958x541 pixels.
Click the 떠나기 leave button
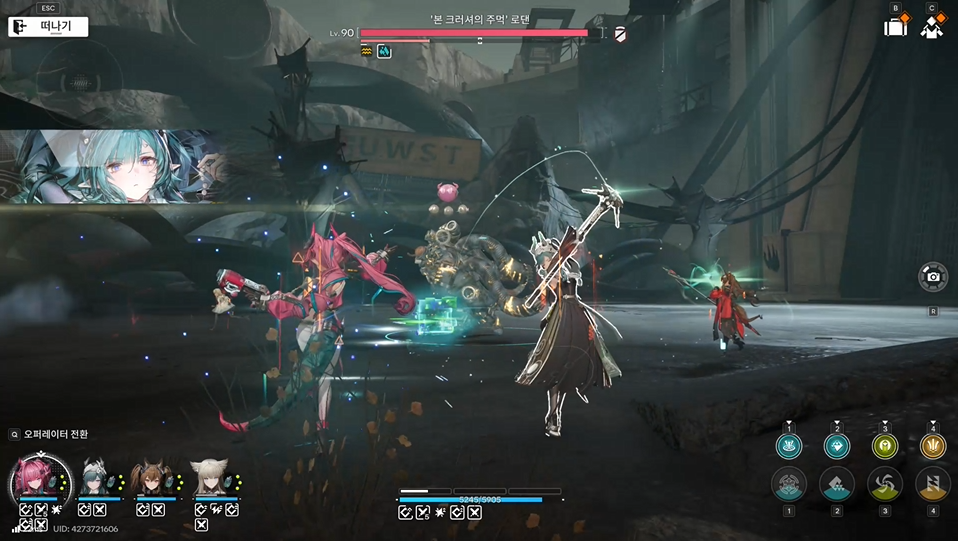[x=48, y=27]
